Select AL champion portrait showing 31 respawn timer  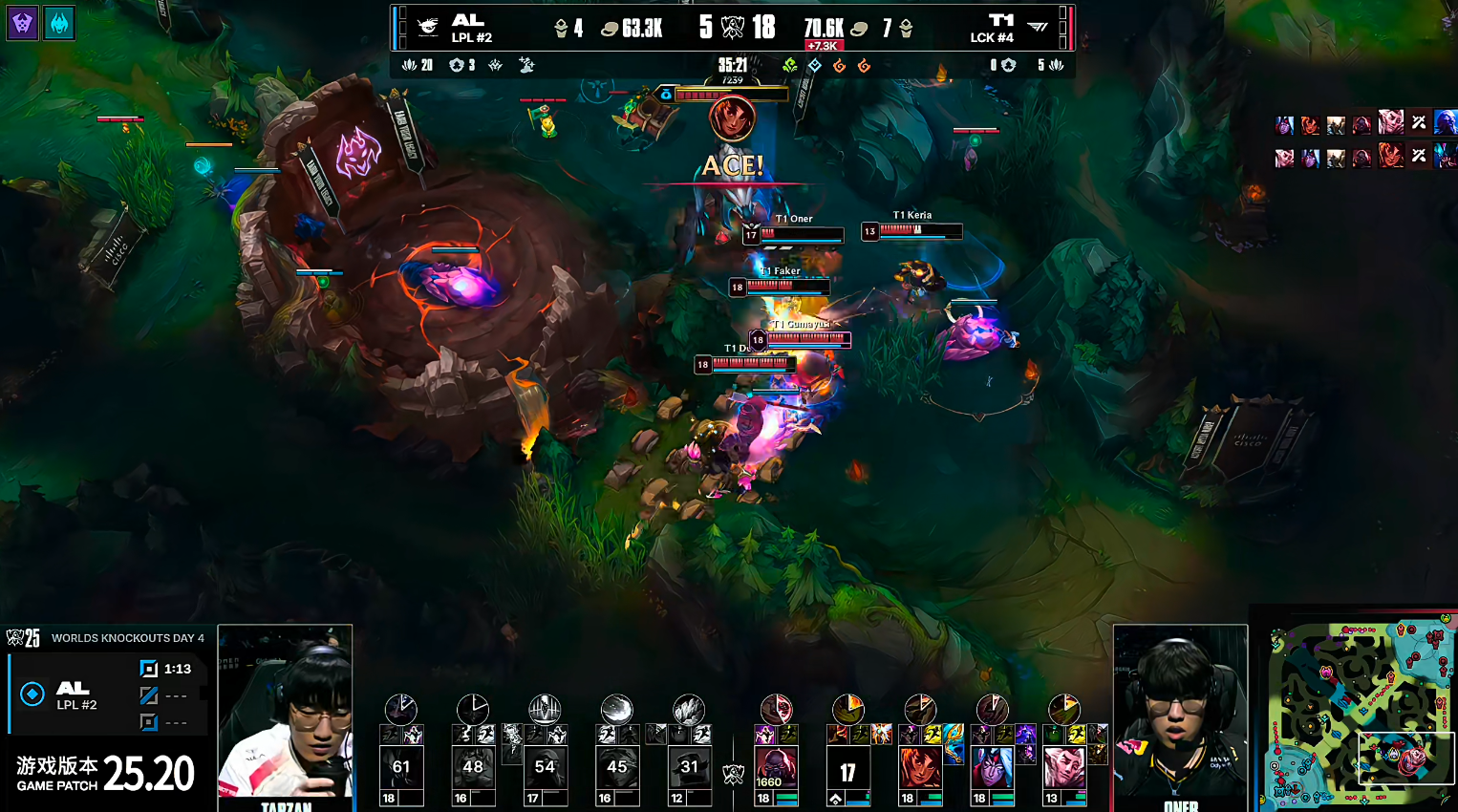[689, 768]
